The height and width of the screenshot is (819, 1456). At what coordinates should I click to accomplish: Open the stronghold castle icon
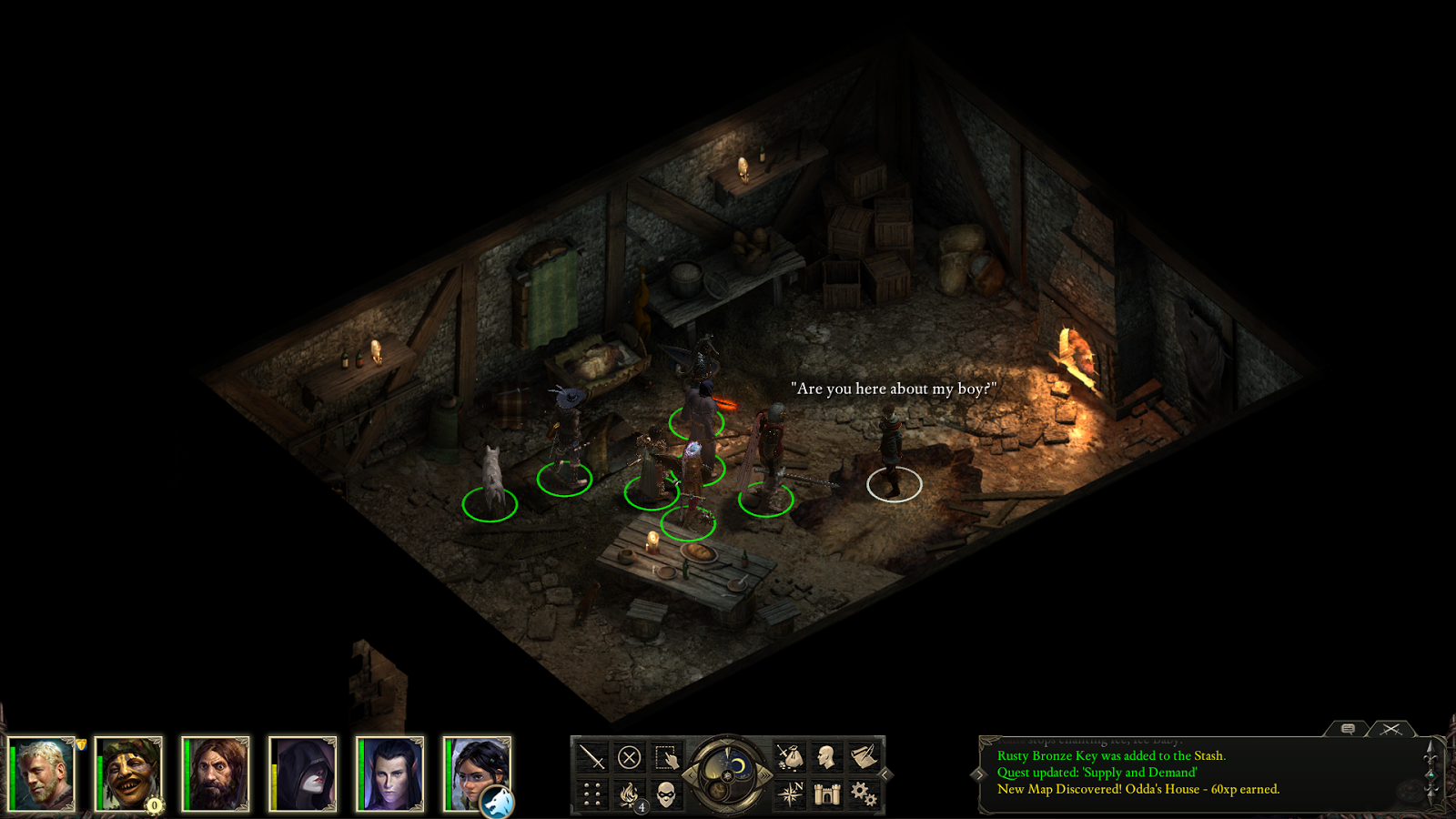click(827, 794)
